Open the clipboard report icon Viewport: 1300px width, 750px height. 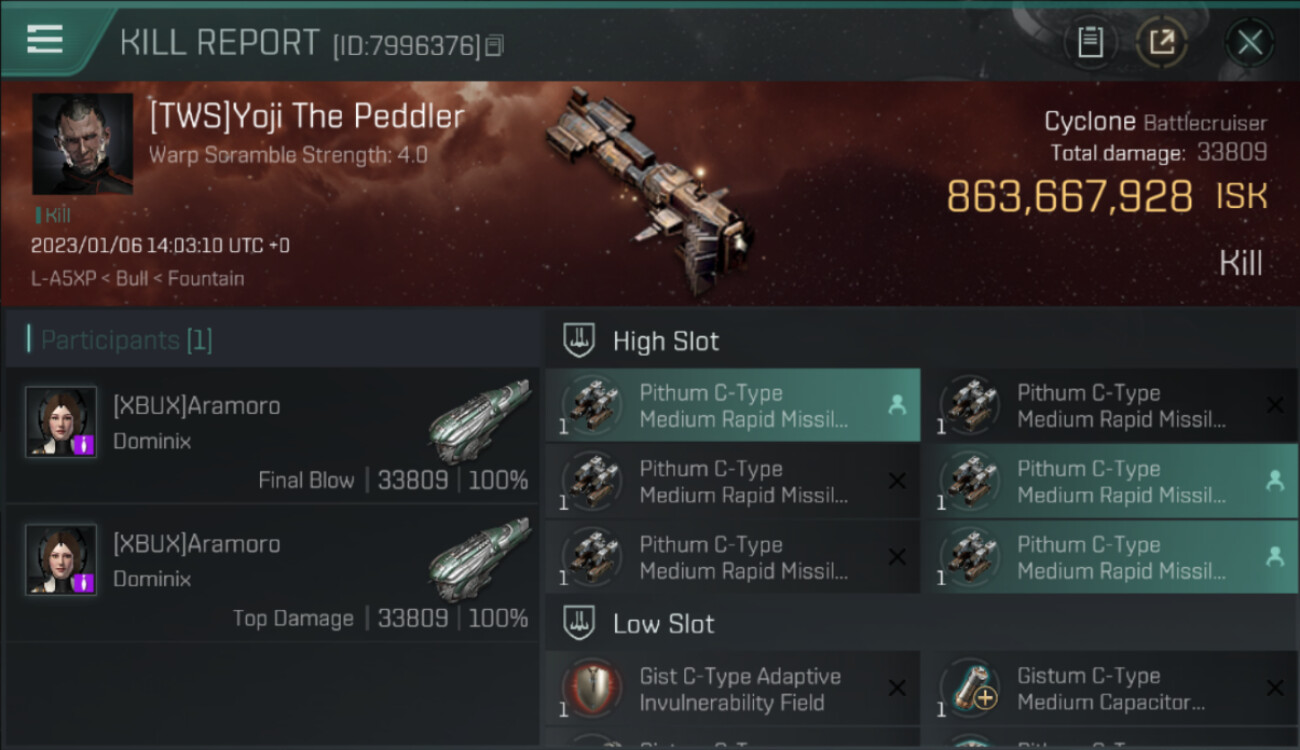[1090, 42]
